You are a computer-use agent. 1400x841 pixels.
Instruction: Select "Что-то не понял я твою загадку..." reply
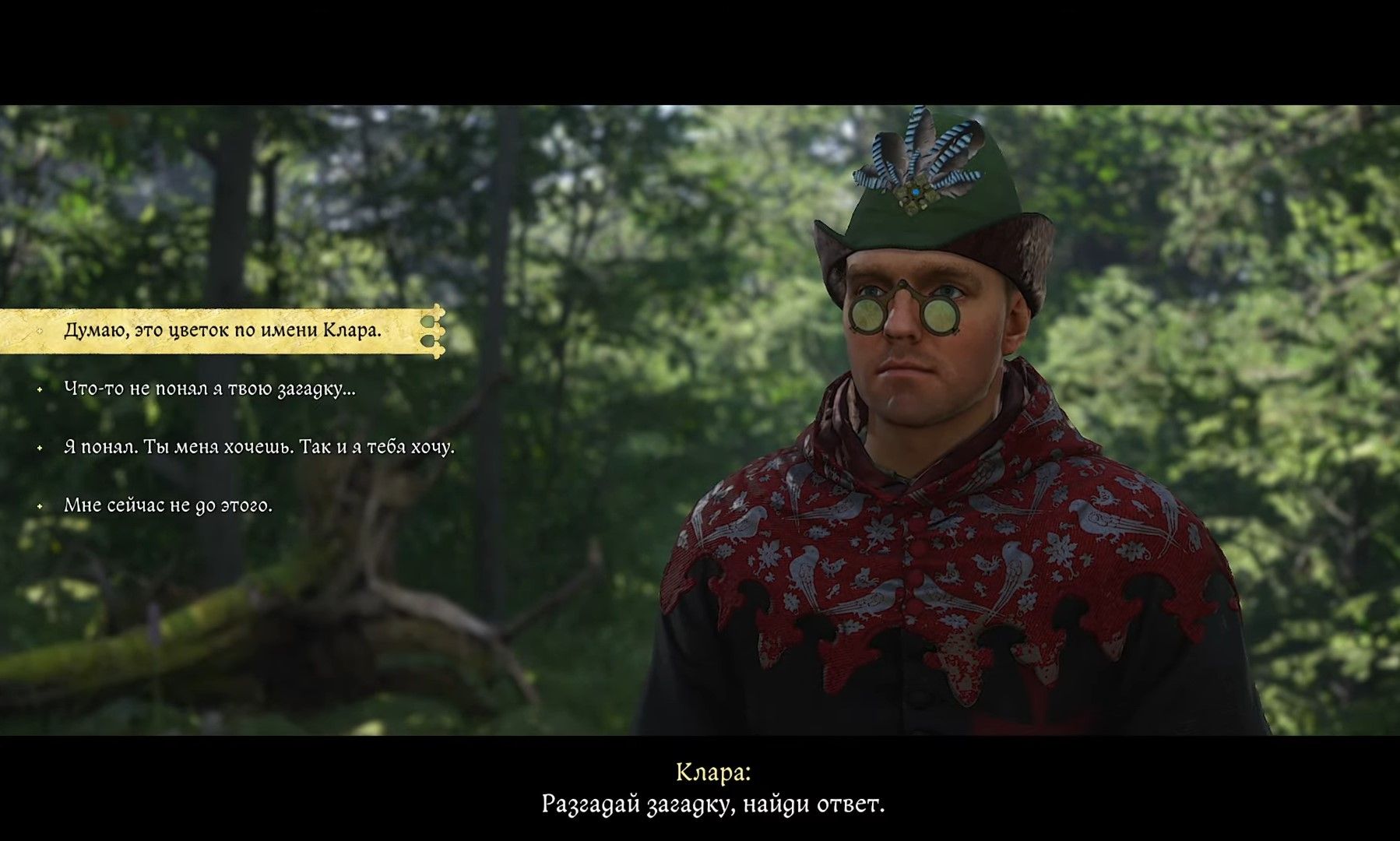click(x=209, y=389)
